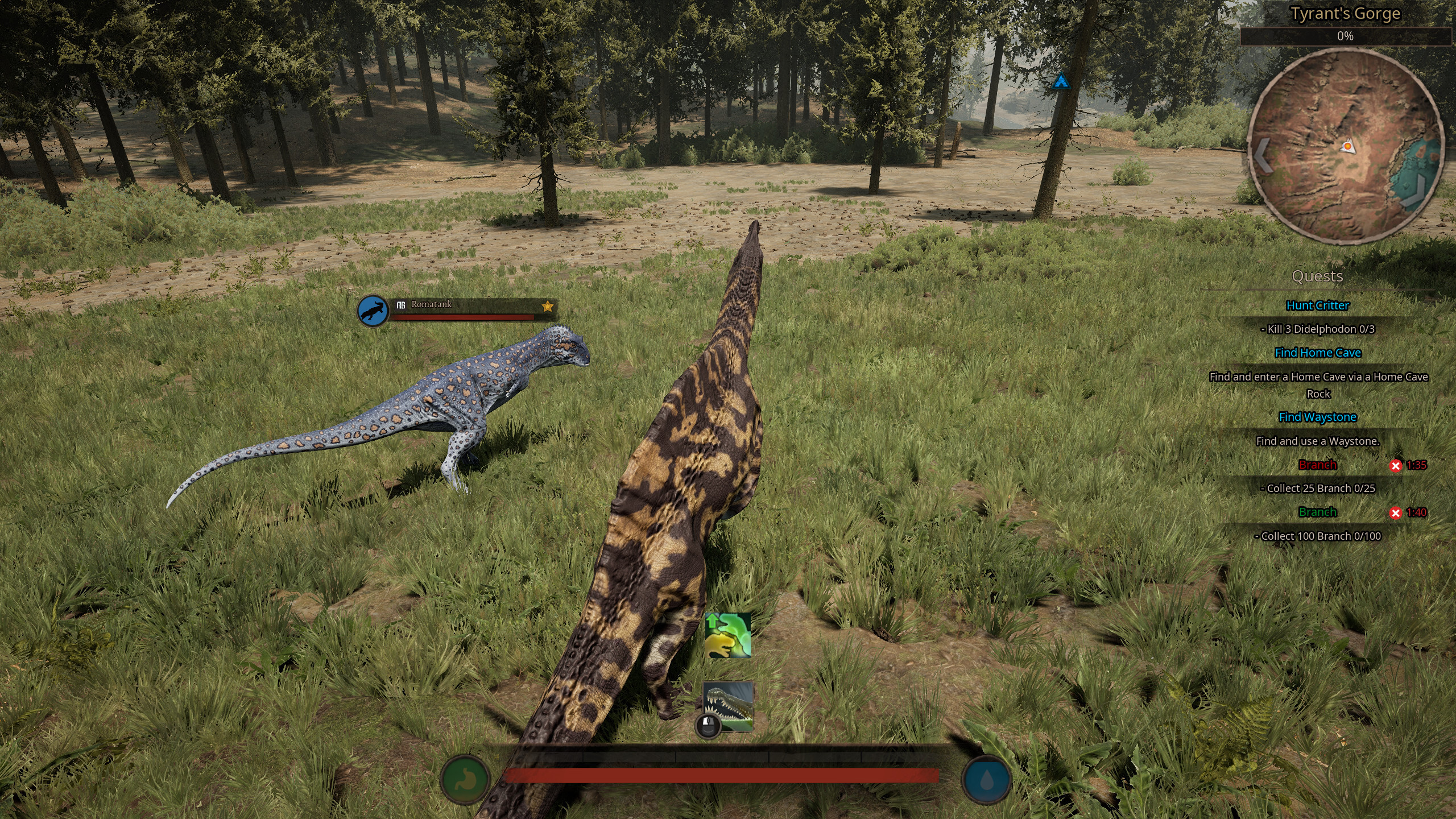Click the blue water drop thirst icon

pos(986,779)
